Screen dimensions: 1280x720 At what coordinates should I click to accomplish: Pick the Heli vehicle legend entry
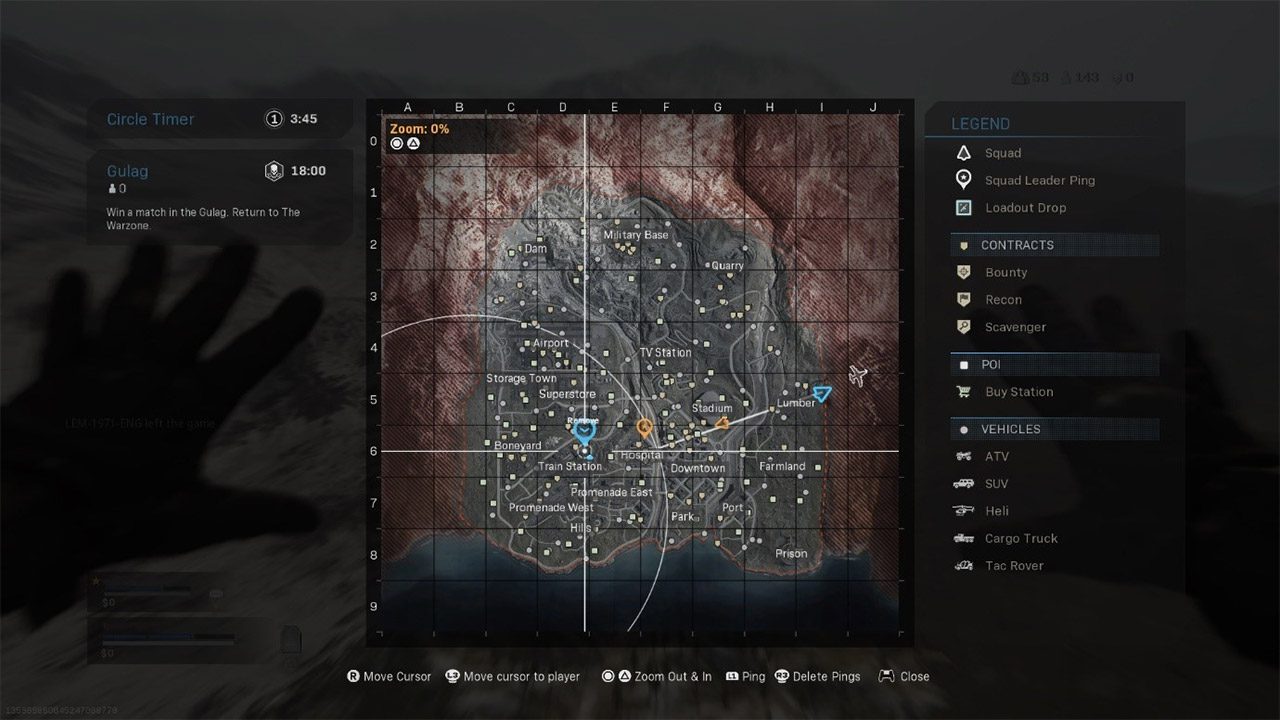[996, 511]
